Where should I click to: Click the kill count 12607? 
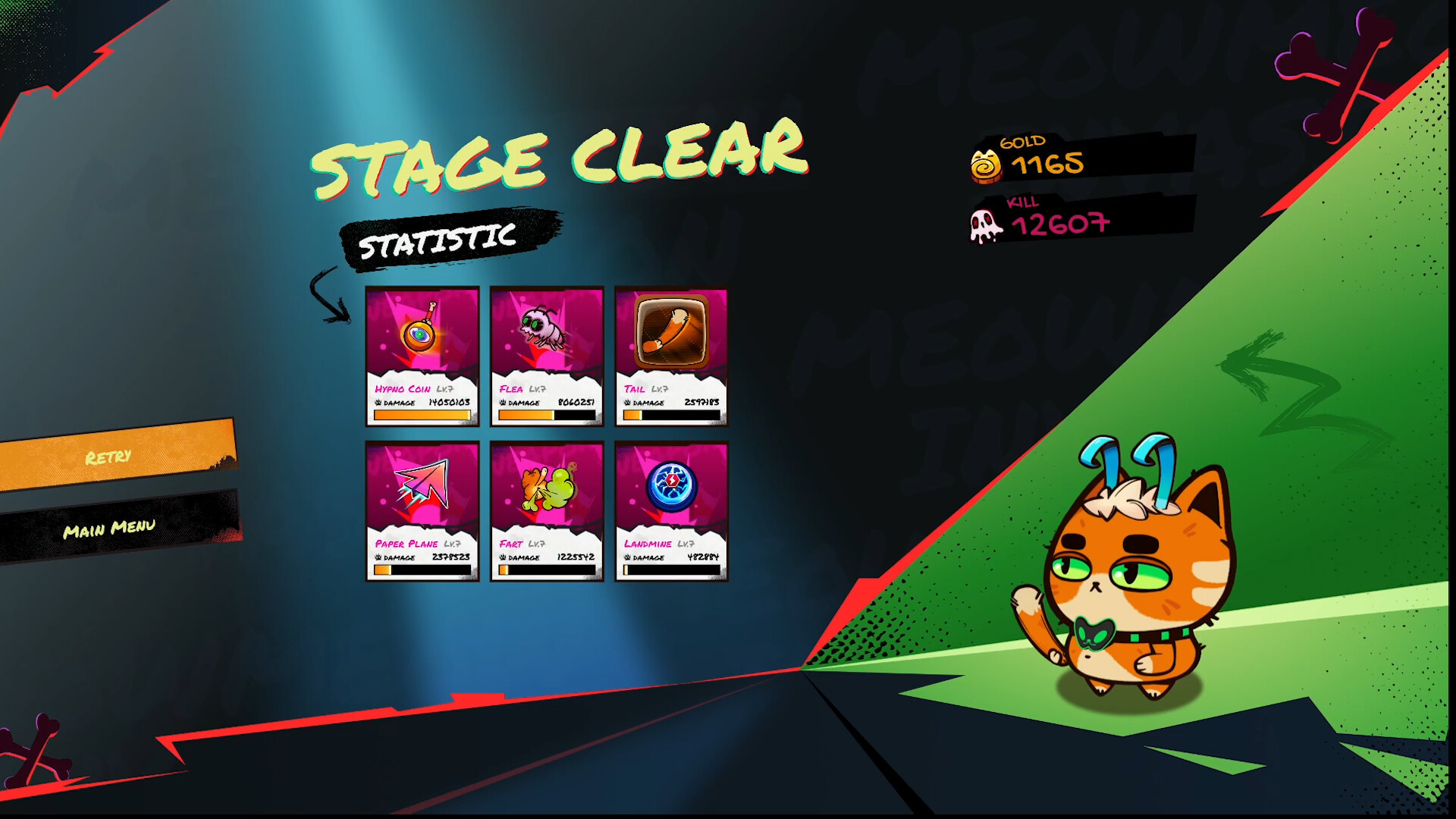coord(1060,224)
